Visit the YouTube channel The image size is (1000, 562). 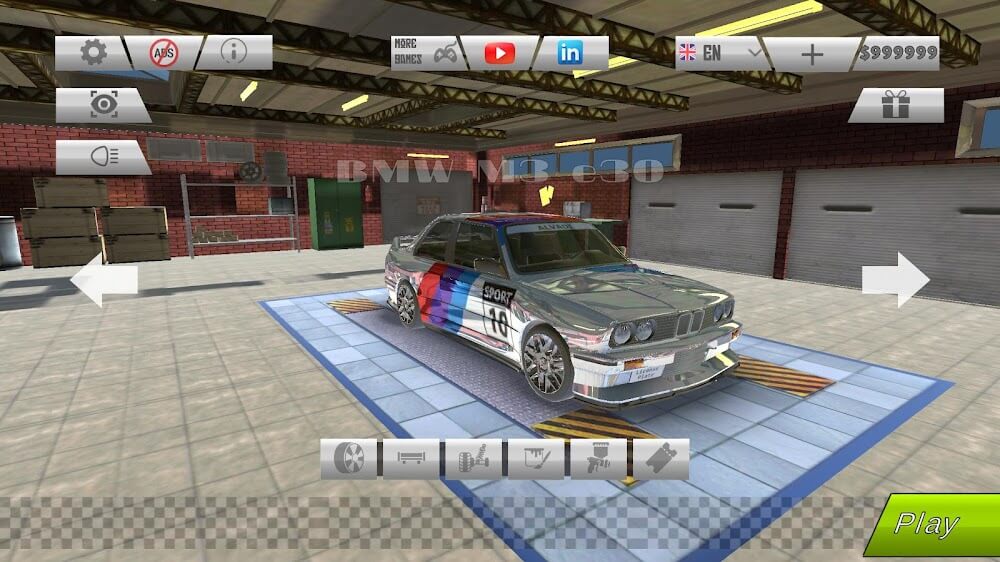(x=498, y=53)
